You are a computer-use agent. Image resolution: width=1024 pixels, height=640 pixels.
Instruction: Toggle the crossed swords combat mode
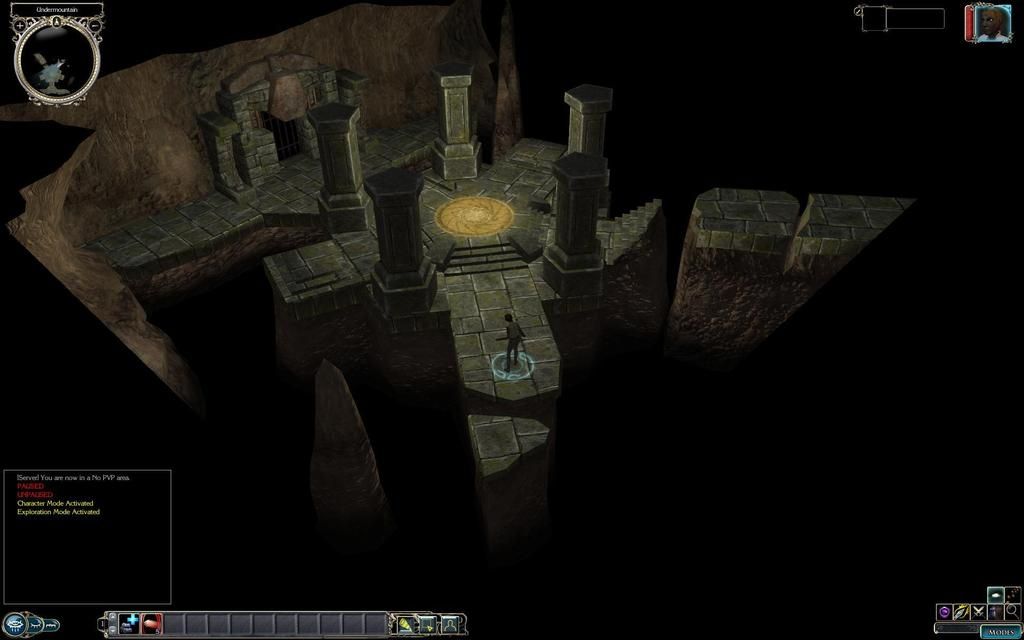pos(979,611)
